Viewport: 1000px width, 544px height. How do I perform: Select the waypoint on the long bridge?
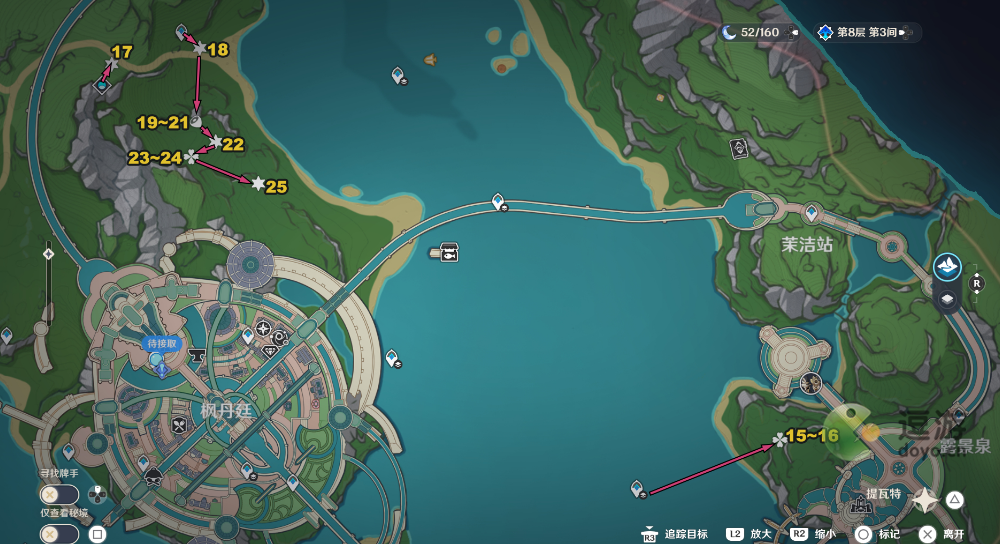[499, 202]
